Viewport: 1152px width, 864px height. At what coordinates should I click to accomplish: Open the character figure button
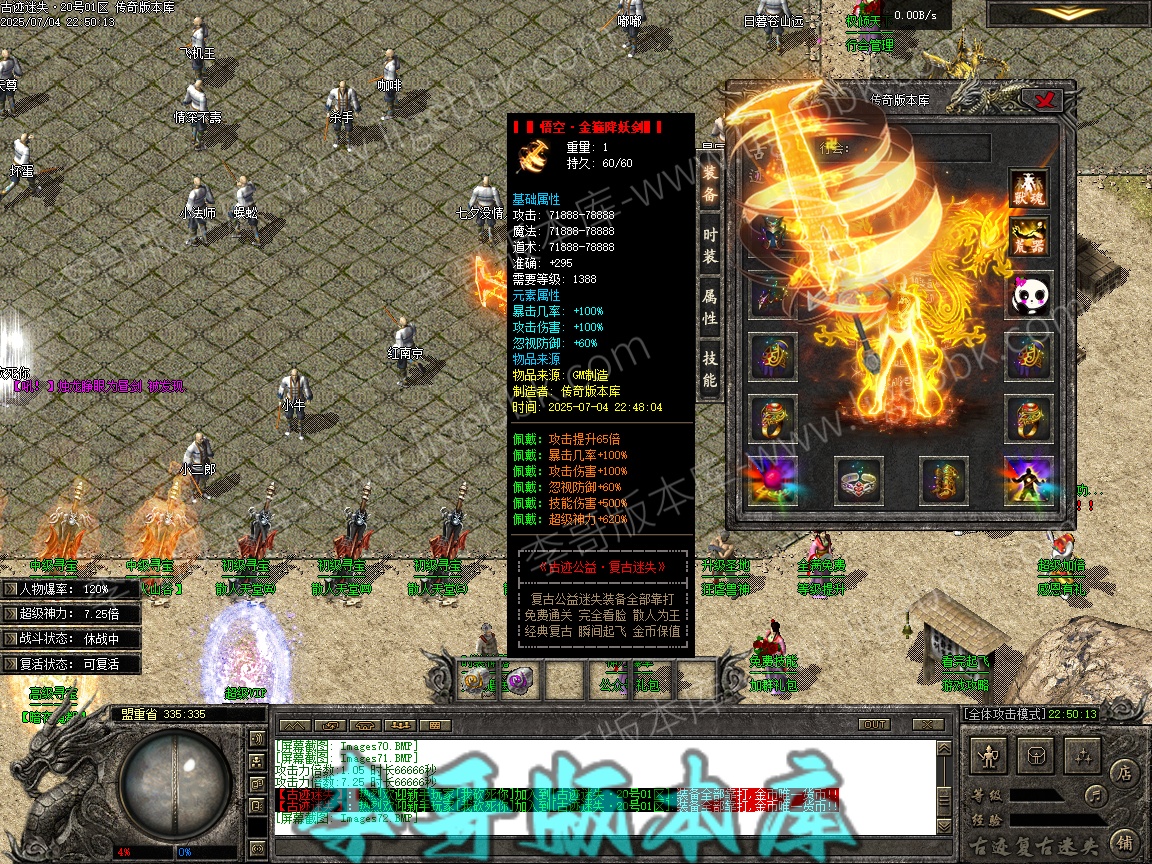coord(990,757)
